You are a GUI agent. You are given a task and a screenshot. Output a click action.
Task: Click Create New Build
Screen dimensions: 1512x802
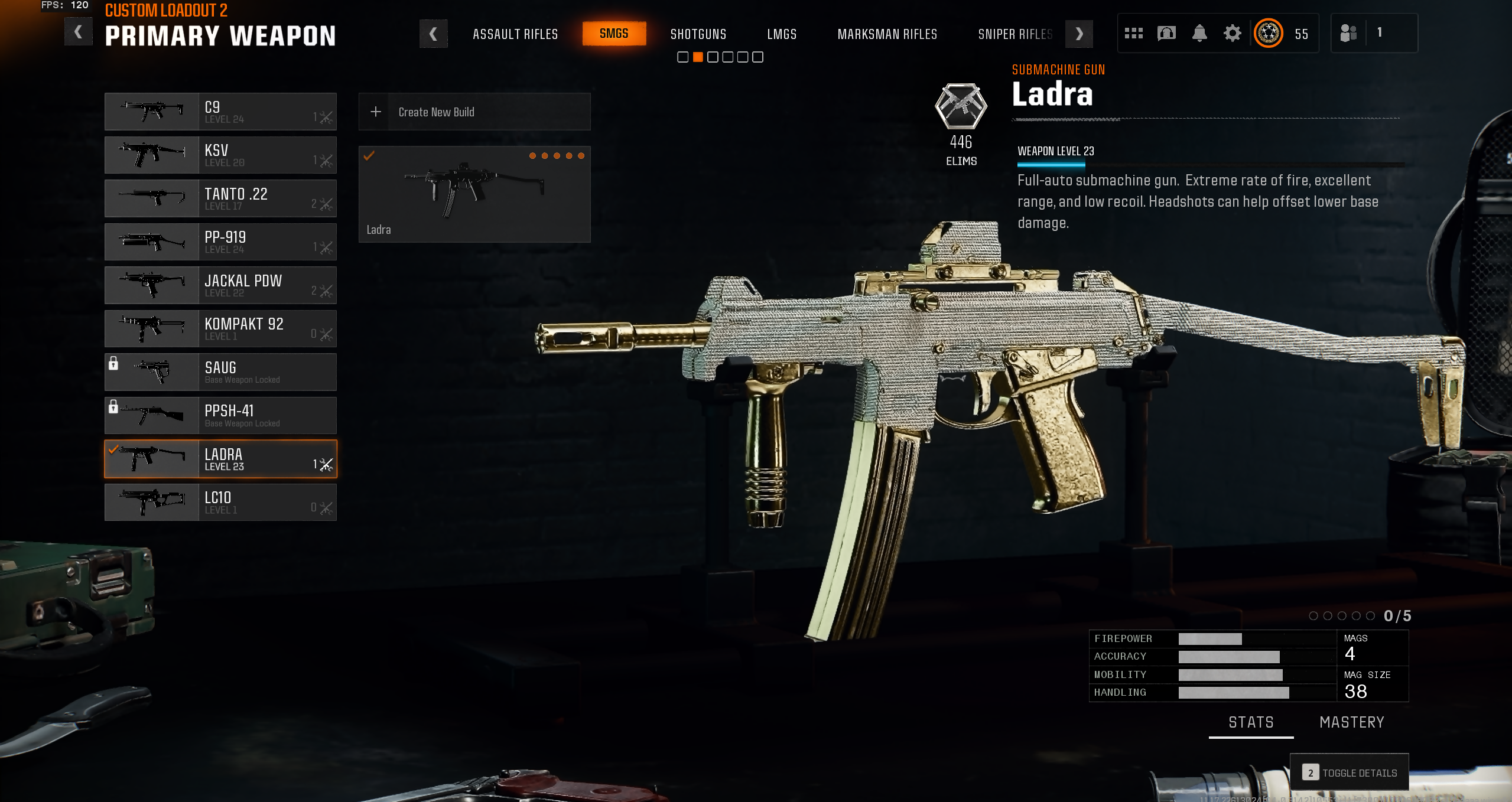click(x=474, y=112)
